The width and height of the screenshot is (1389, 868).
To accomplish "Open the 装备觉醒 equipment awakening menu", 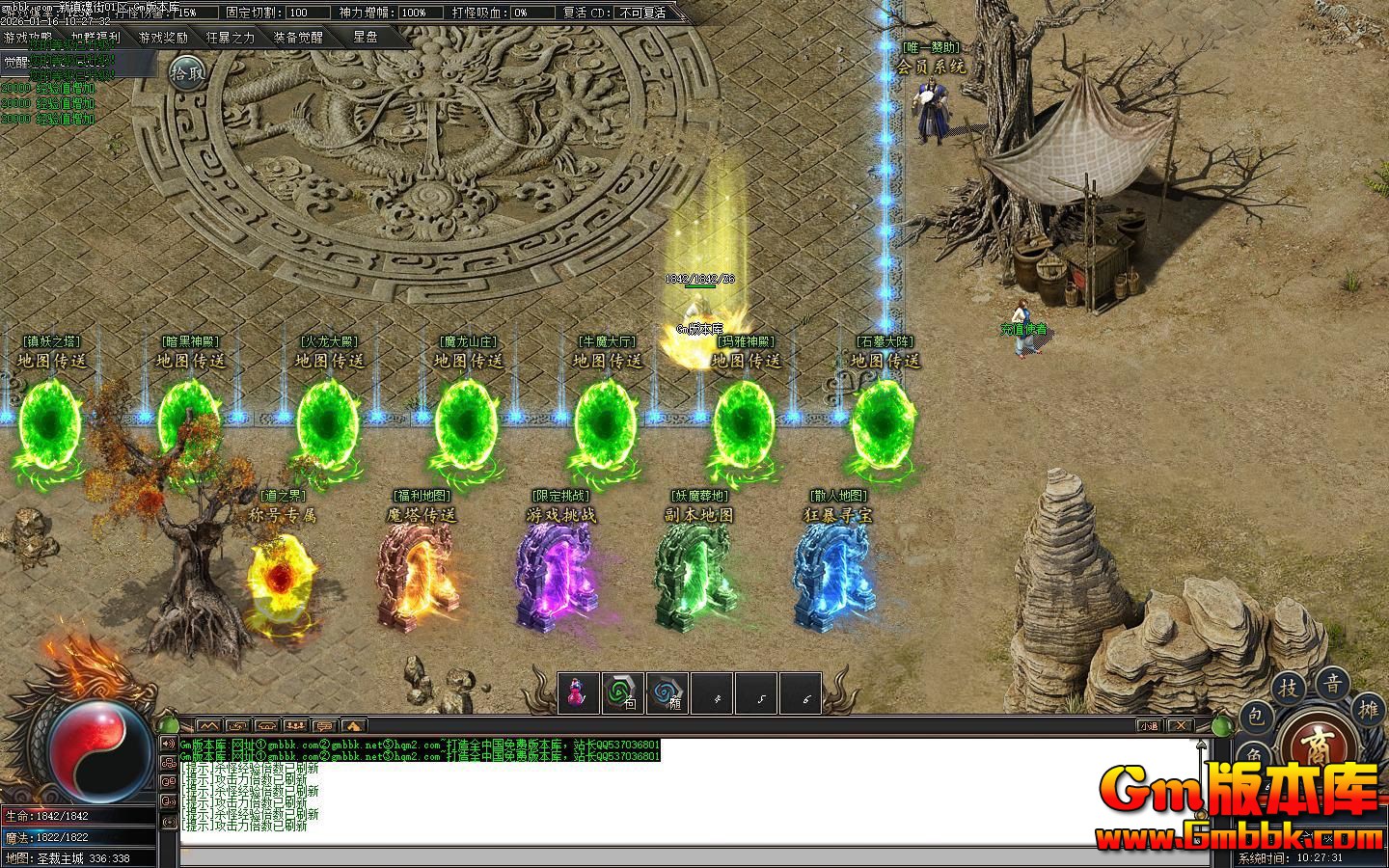I will (x=298, y=38).
